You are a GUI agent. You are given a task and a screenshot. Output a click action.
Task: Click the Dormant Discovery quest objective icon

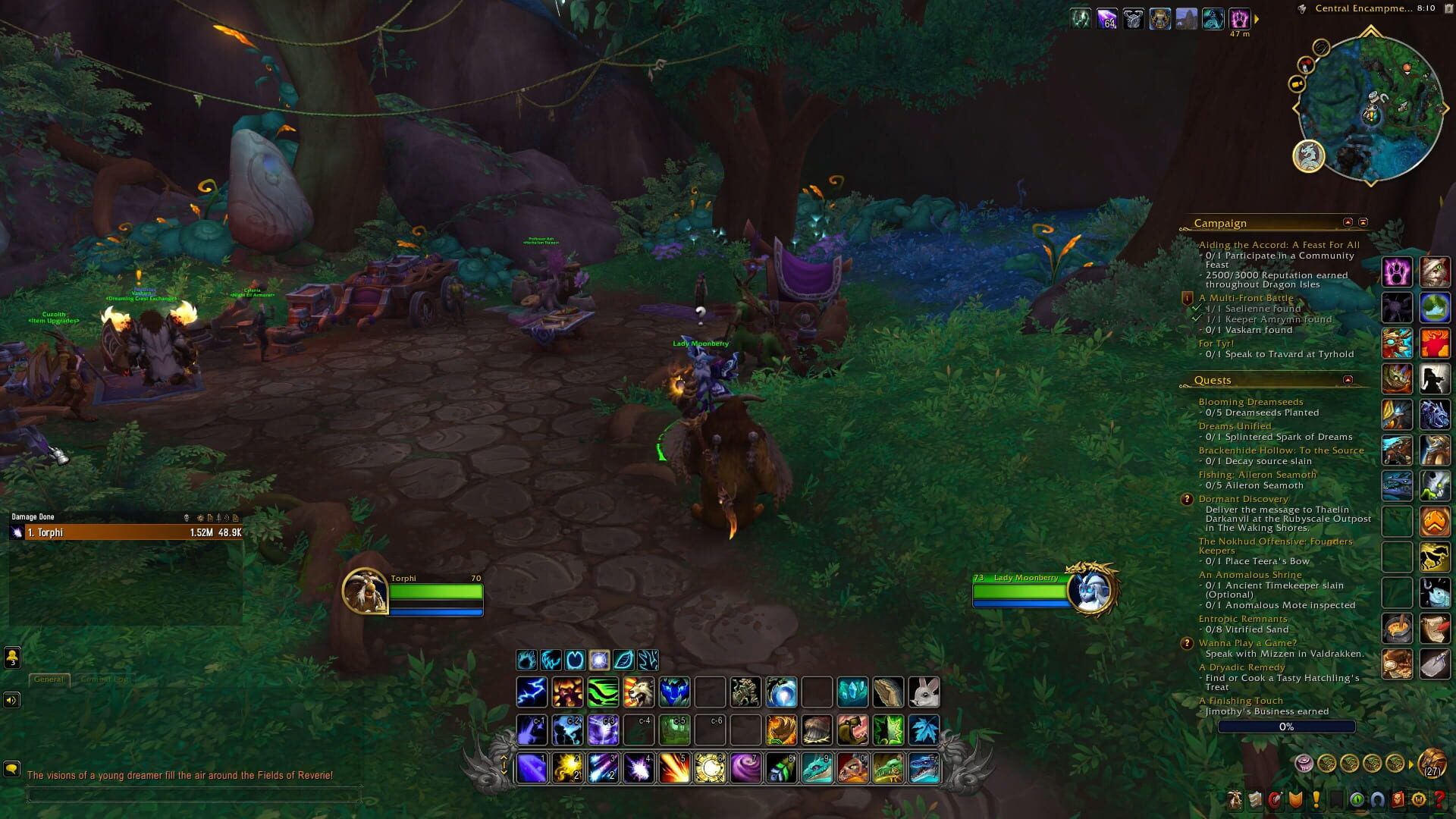click(x=1188, y=499)
